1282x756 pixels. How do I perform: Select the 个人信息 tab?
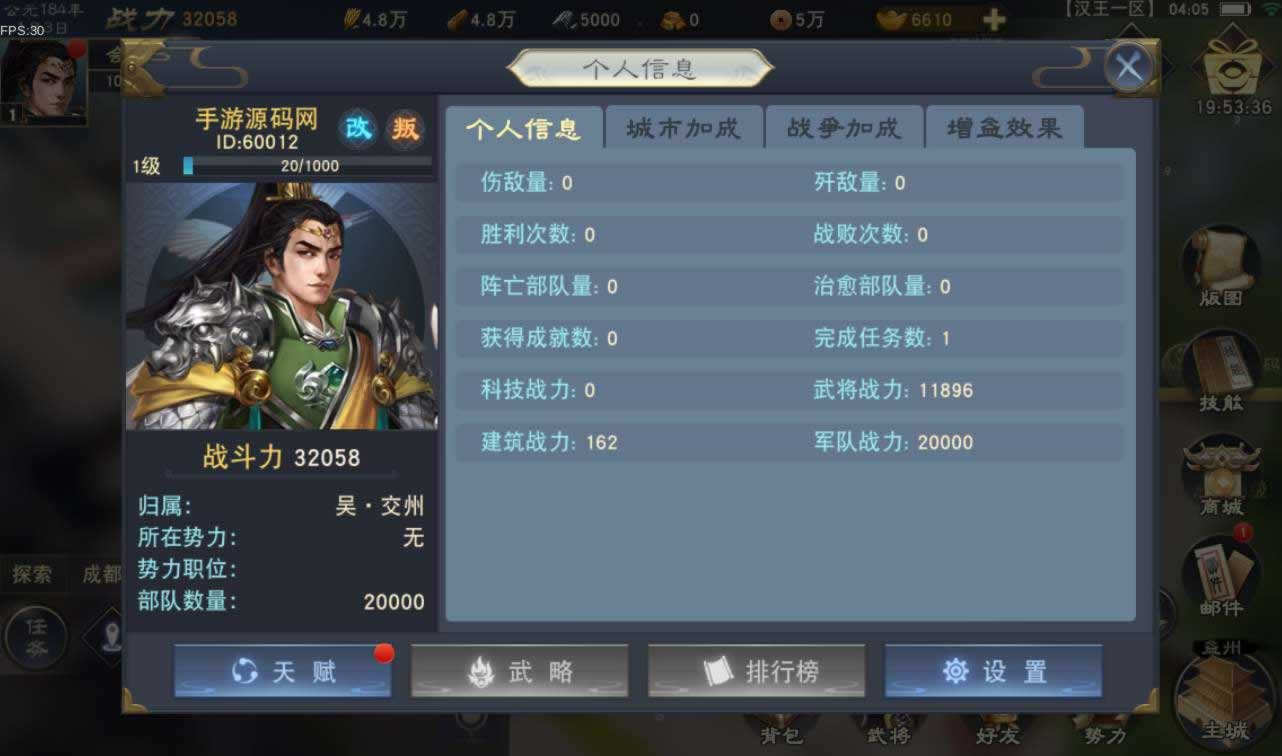coord(524,128)
